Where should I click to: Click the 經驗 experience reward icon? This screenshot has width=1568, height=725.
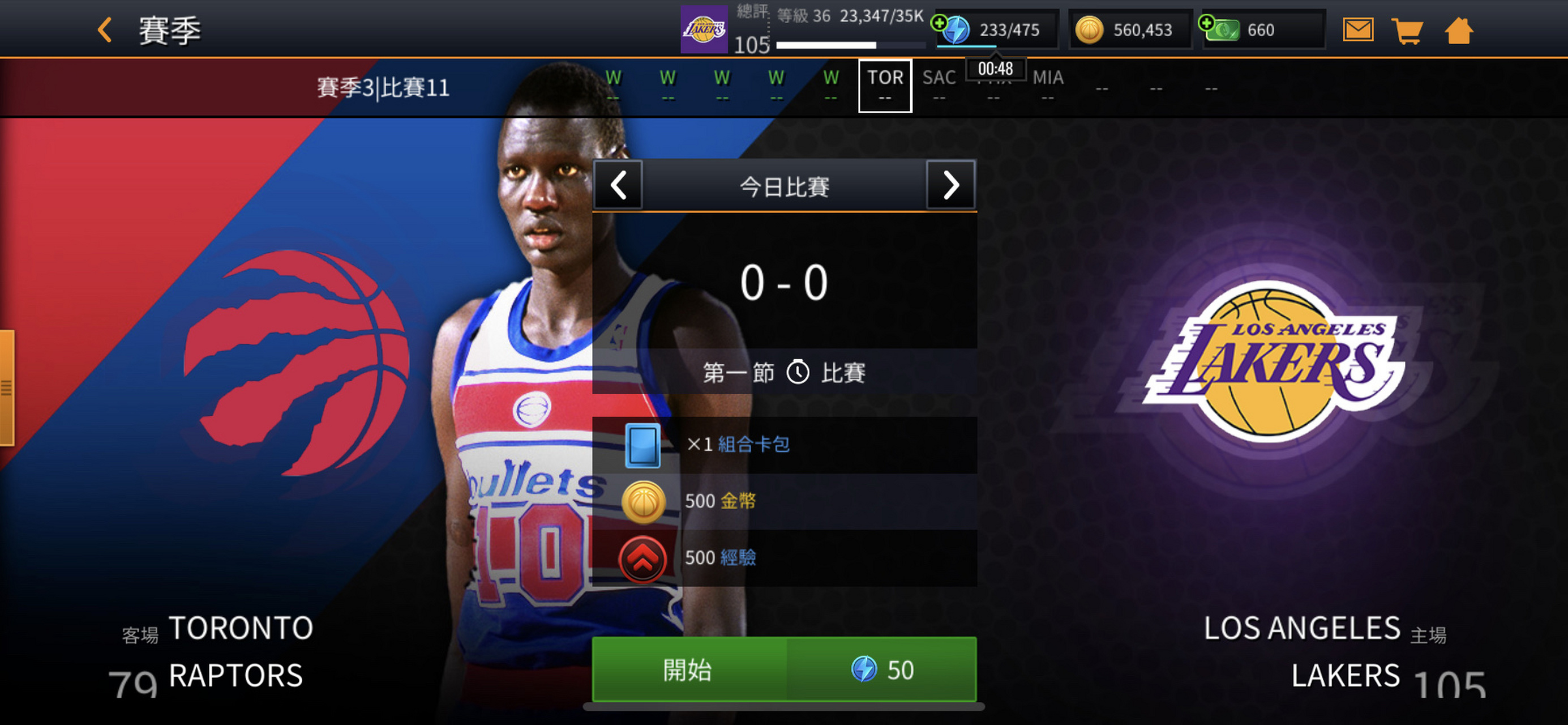644,557
